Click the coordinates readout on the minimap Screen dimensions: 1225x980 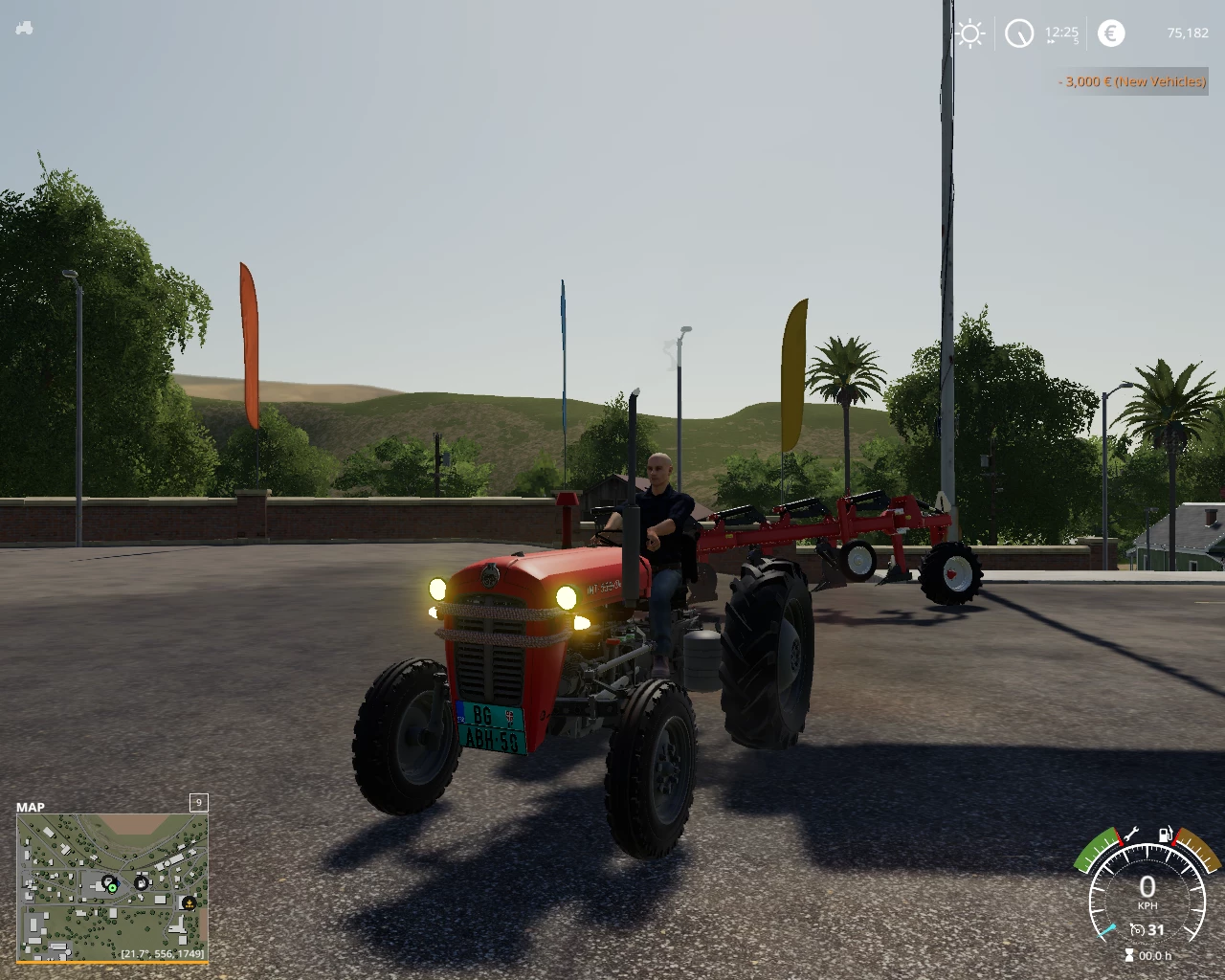[163, 954]
